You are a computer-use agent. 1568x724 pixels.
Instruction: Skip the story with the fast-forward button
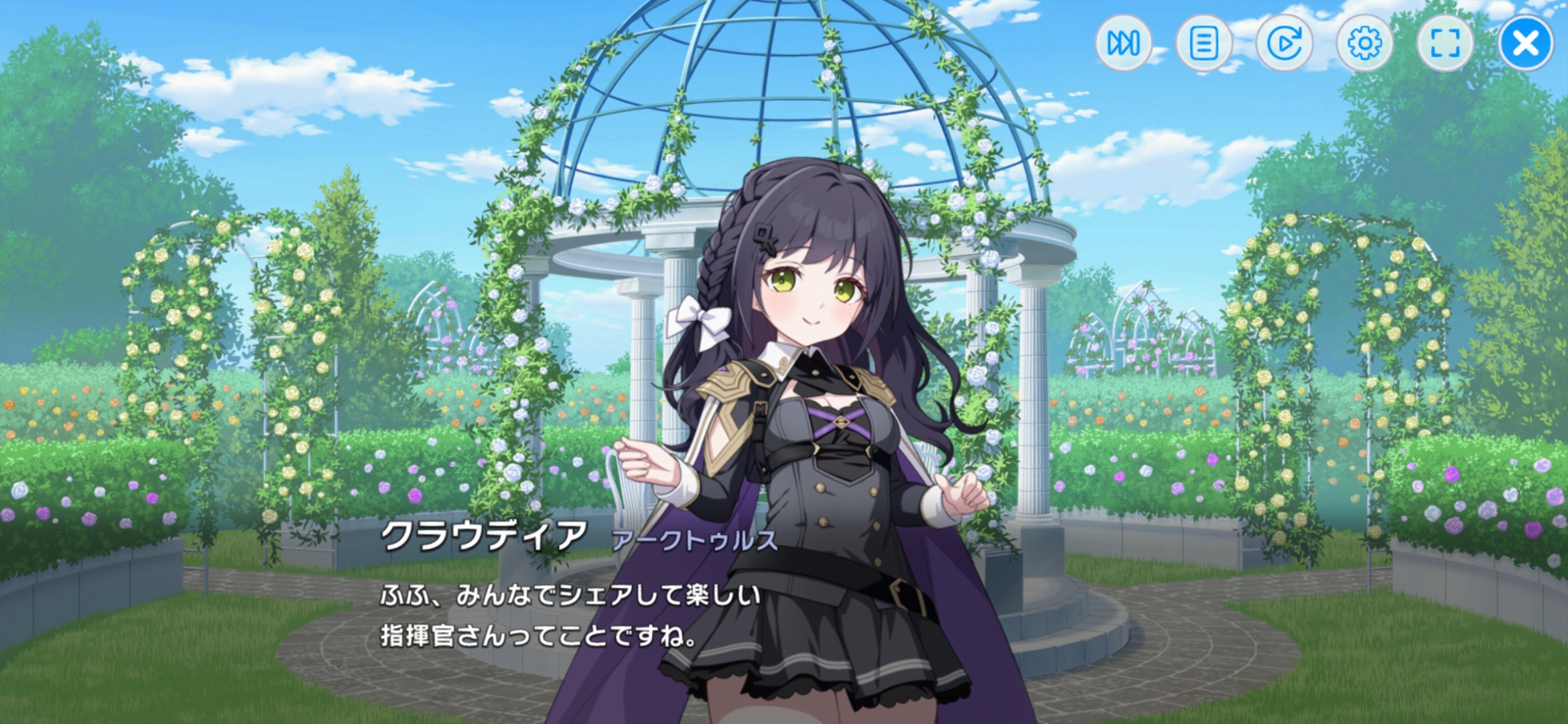point(1124,44)
